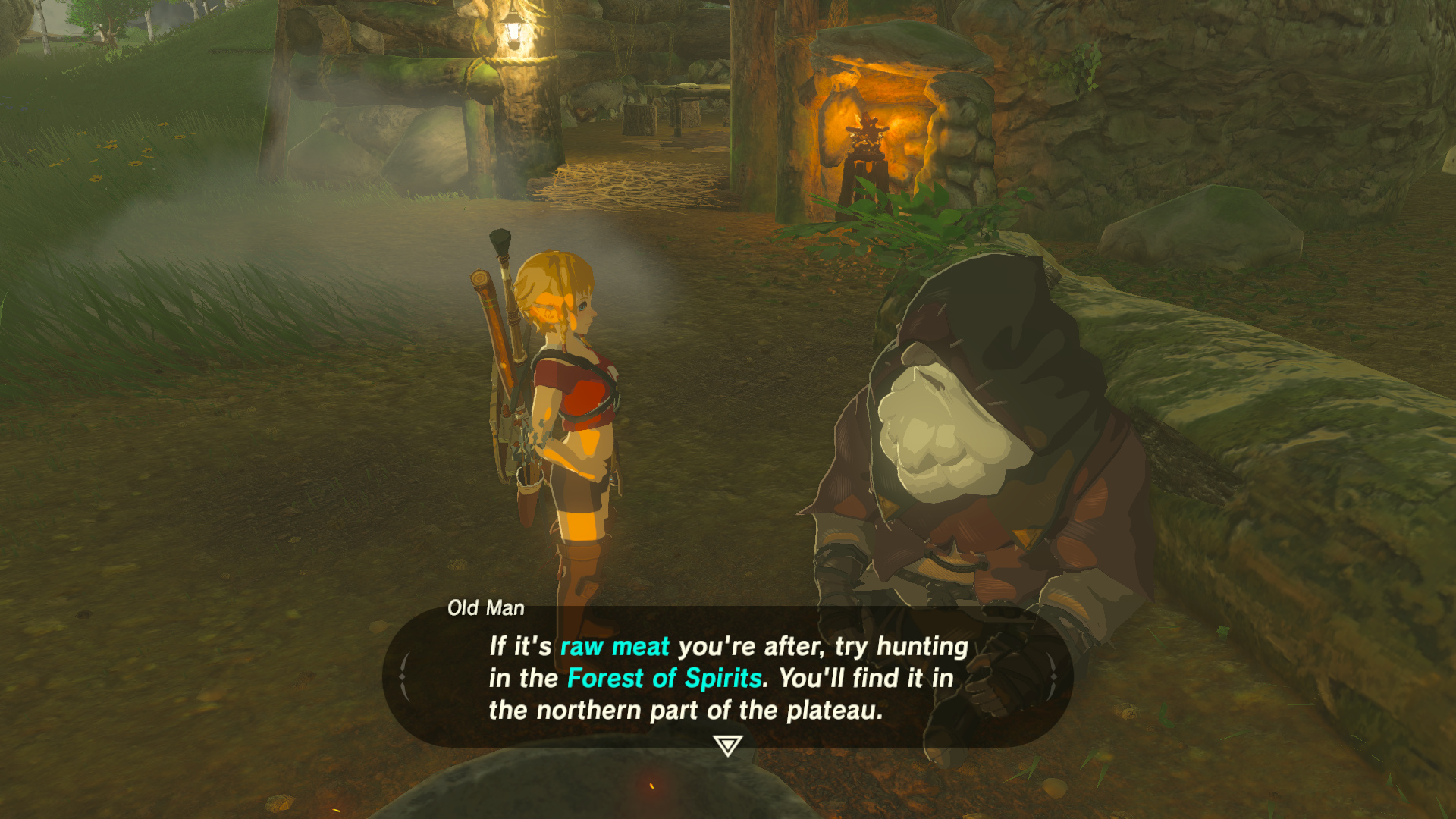This screenshot has width=1456, height=819.
Task: Advance dialogue with the continue arrow
Action: (x=727, y=745)
